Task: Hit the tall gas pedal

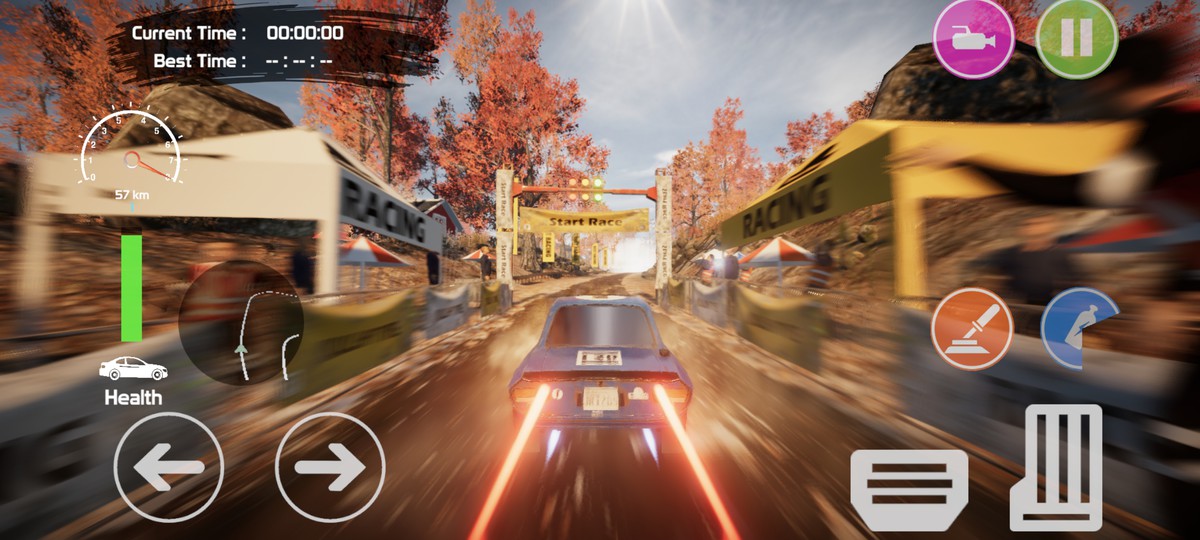Action: point(1056,466)
